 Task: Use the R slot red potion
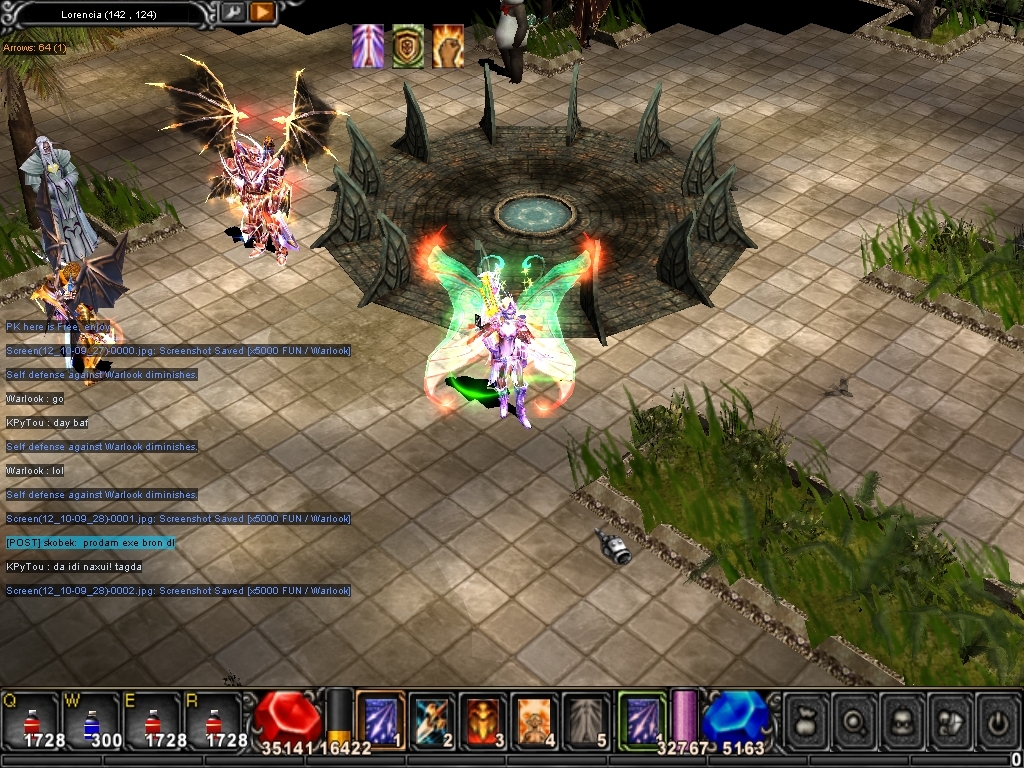(x=214, y=718)
